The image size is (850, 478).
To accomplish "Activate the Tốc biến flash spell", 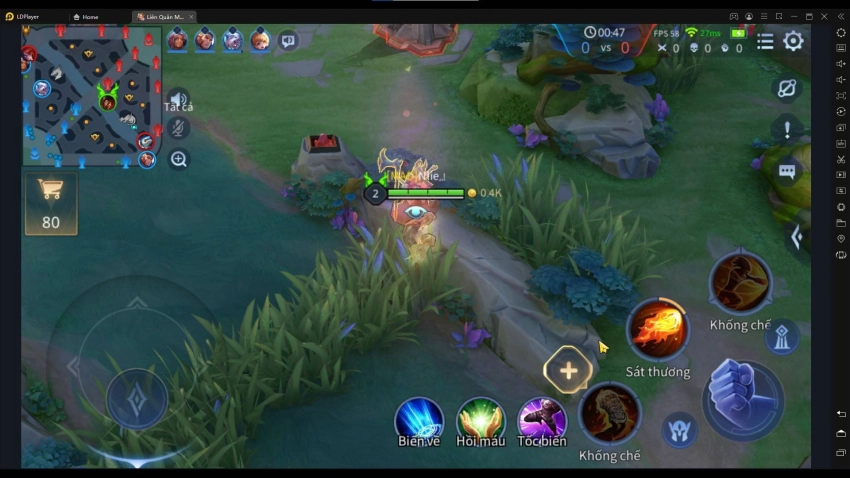I will pos(542,419).
